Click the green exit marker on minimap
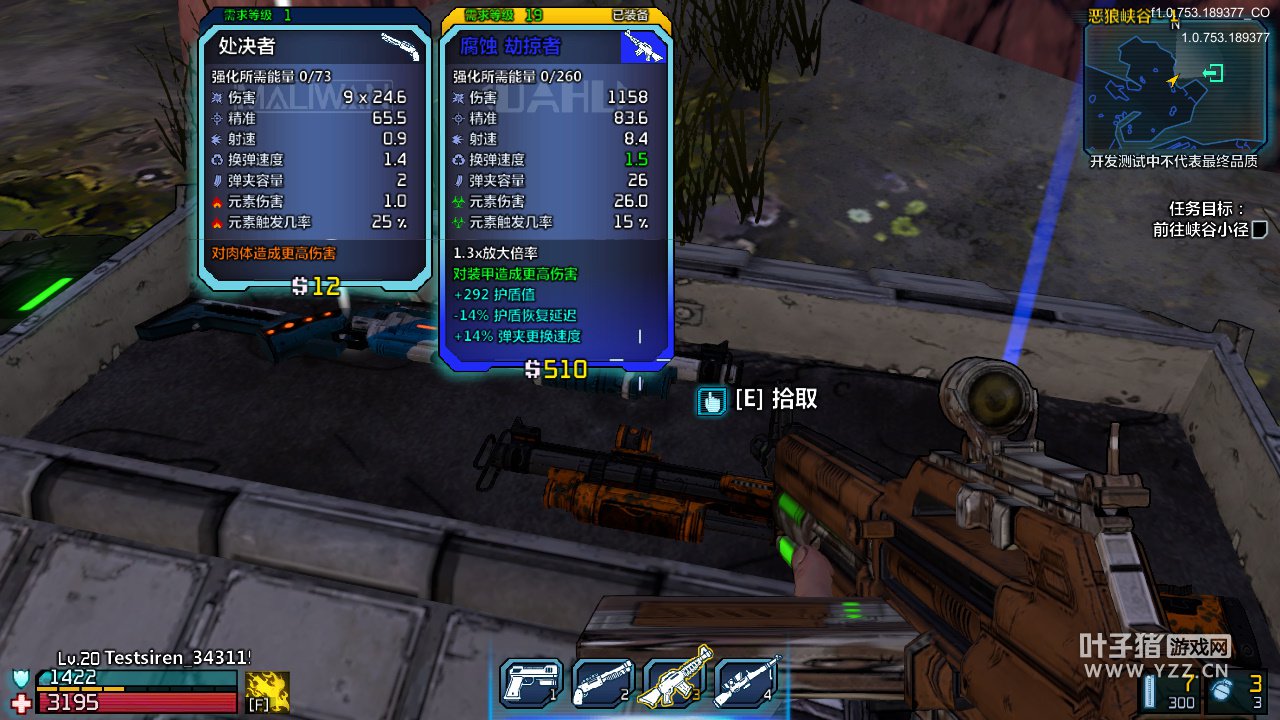Viewport: 1280px width, 720px height. pyautogui.click(x=1214, y=73)
